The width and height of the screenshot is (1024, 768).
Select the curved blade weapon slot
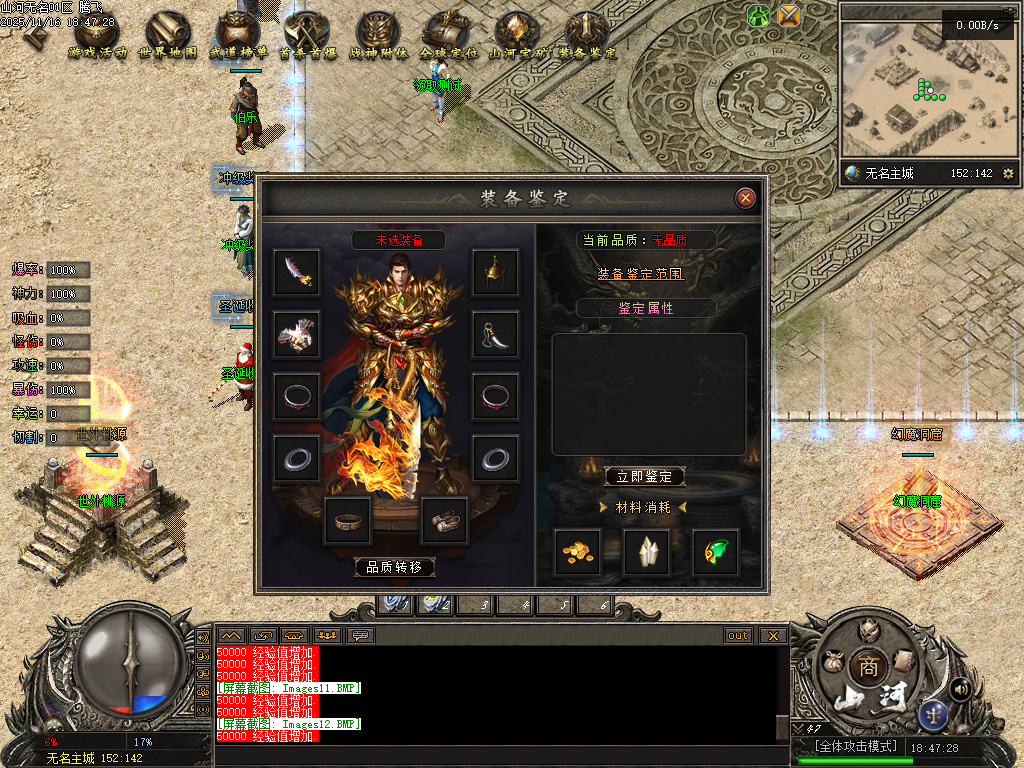tap(297, 273)
